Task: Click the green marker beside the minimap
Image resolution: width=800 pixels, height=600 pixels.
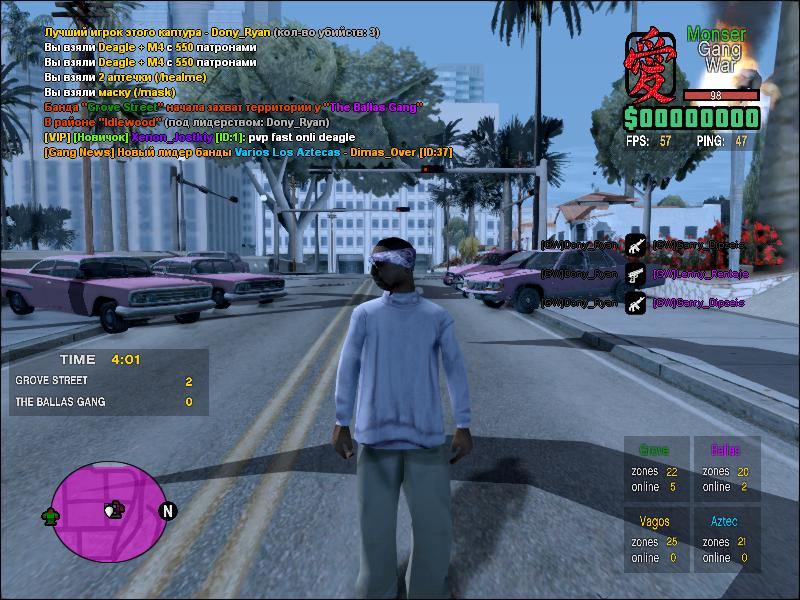Action: [x=49, y=516]
